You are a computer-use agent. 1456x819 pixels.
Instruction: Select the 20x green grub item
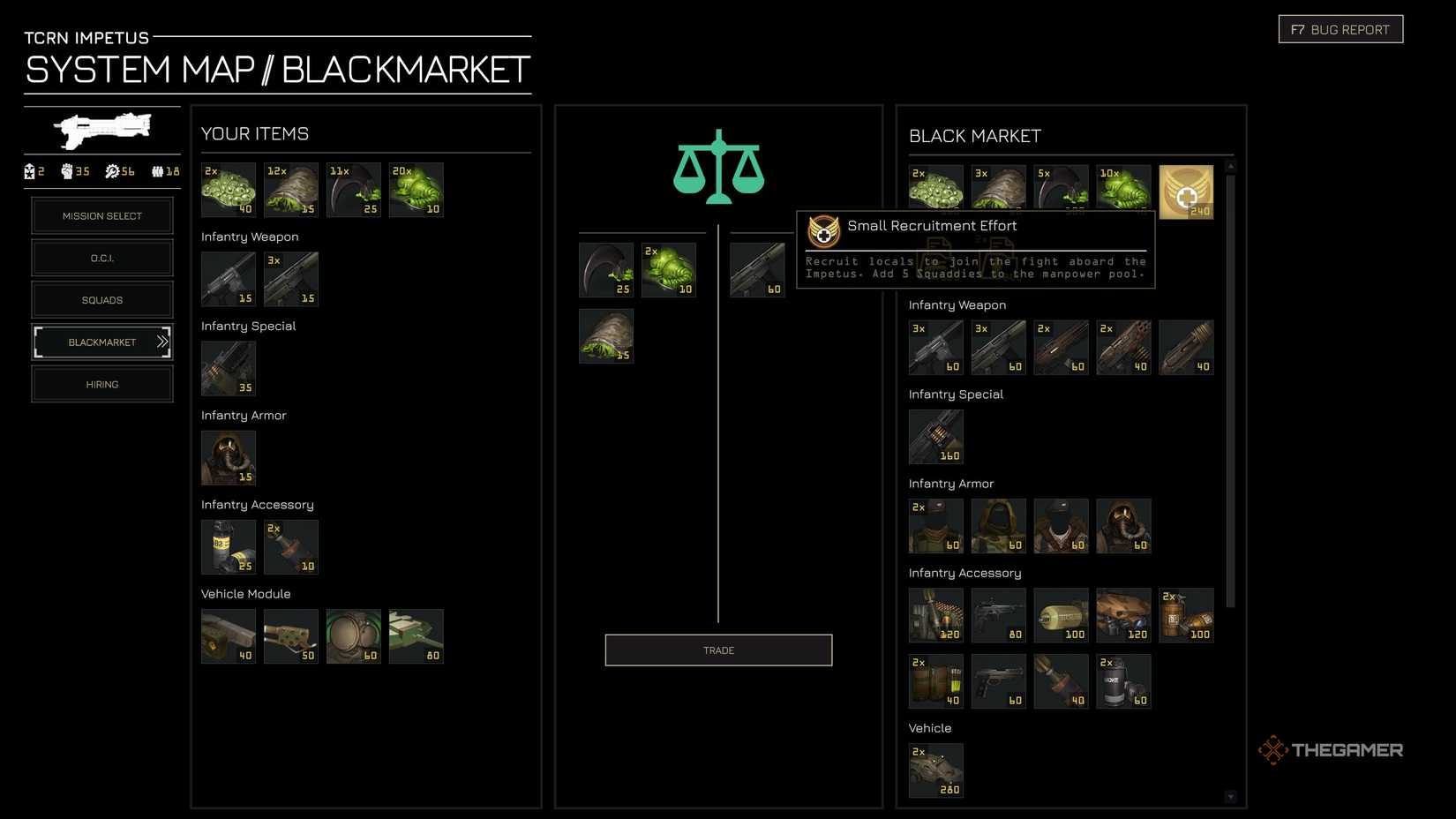pyautogui.click(x=416, y=189)
